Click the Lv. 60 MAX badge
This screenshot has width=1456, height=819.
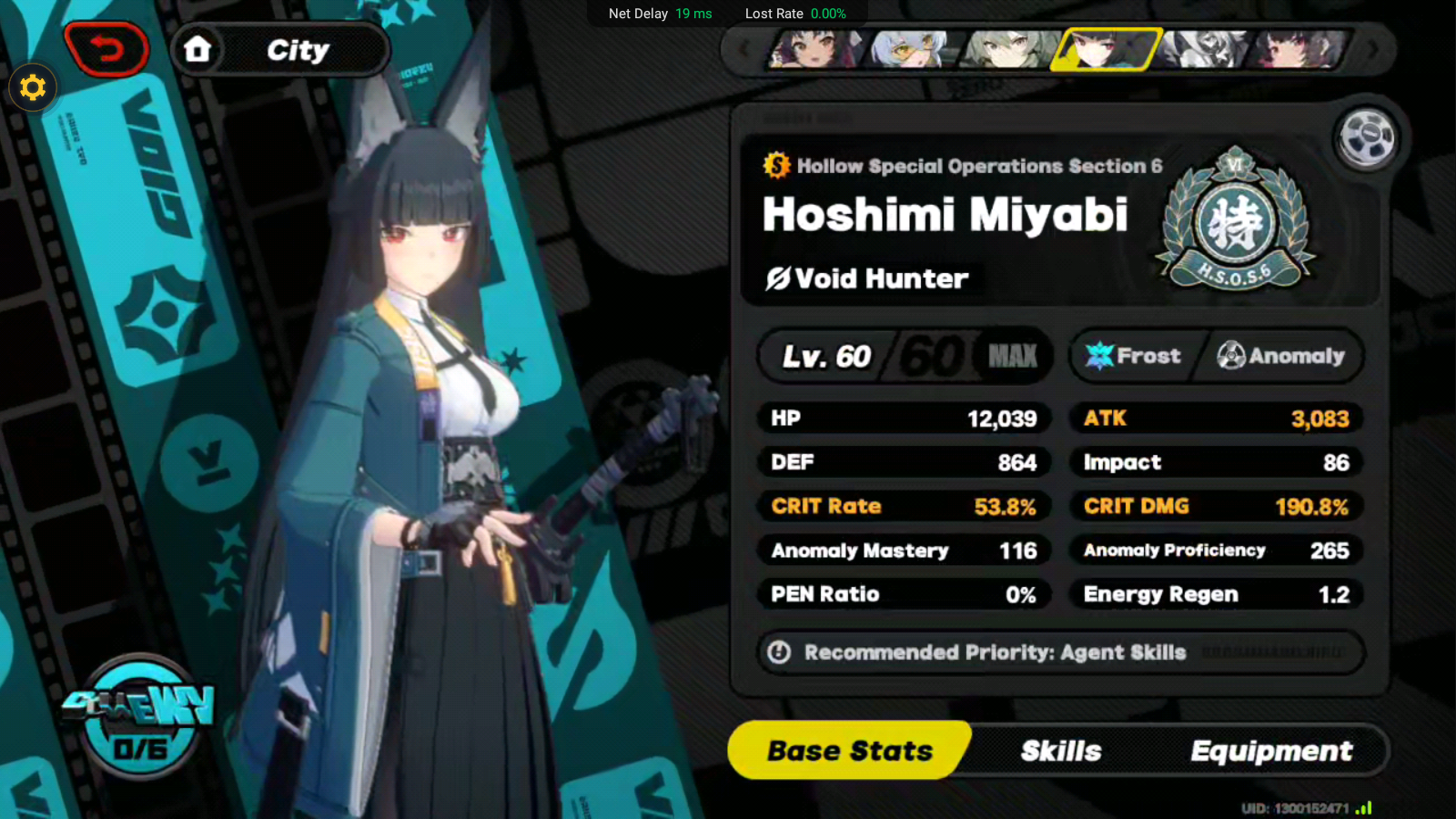905,356
